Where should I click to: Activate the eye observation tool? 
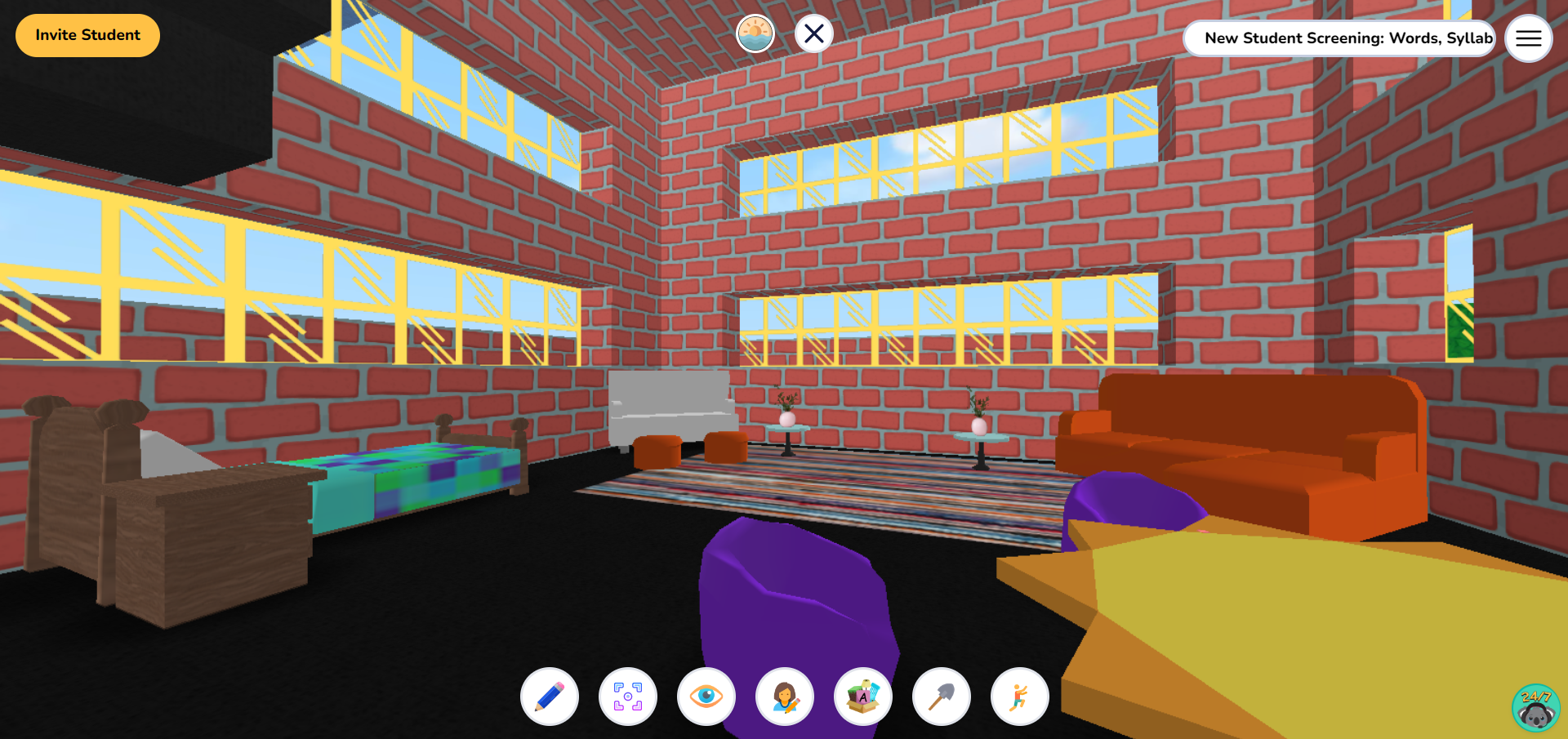tap(706, 697)
